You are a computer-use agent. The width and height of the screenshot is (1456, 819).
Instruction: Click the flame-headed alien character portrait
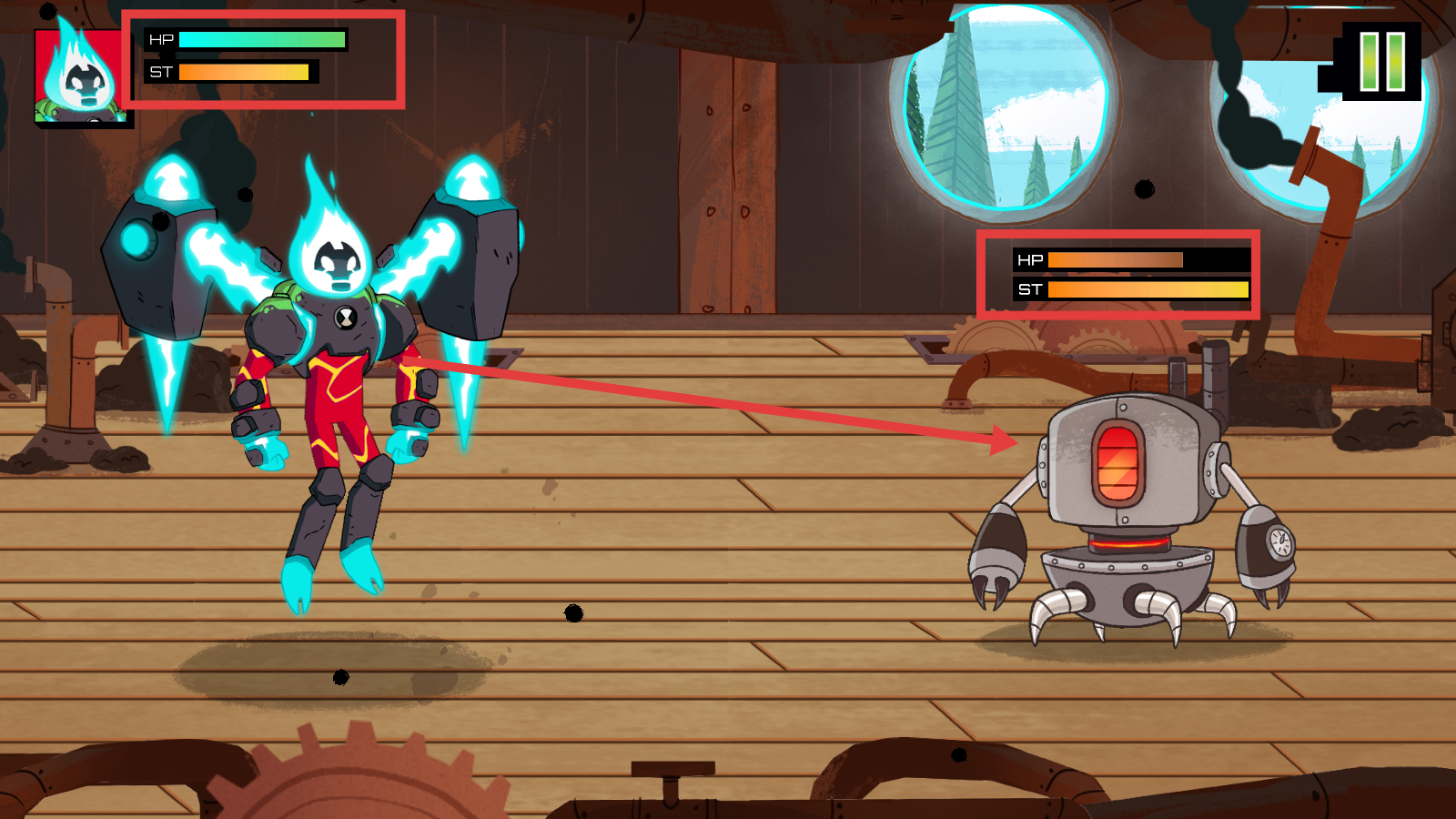click(80, 76)
